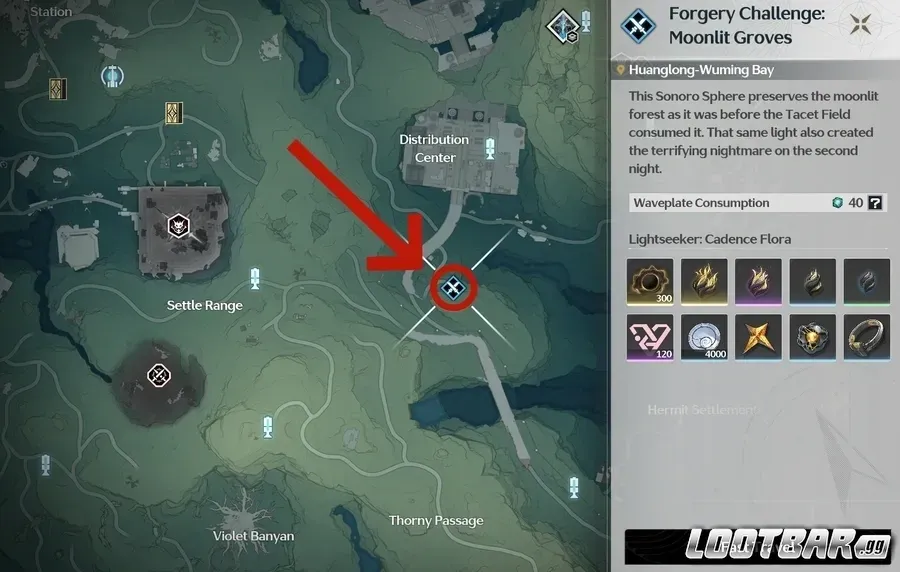Image resolution: width=900 pixels, height=572 pixels.
Task: Select the diamond marker at the map's top right
Action: [x=563, y=25]
